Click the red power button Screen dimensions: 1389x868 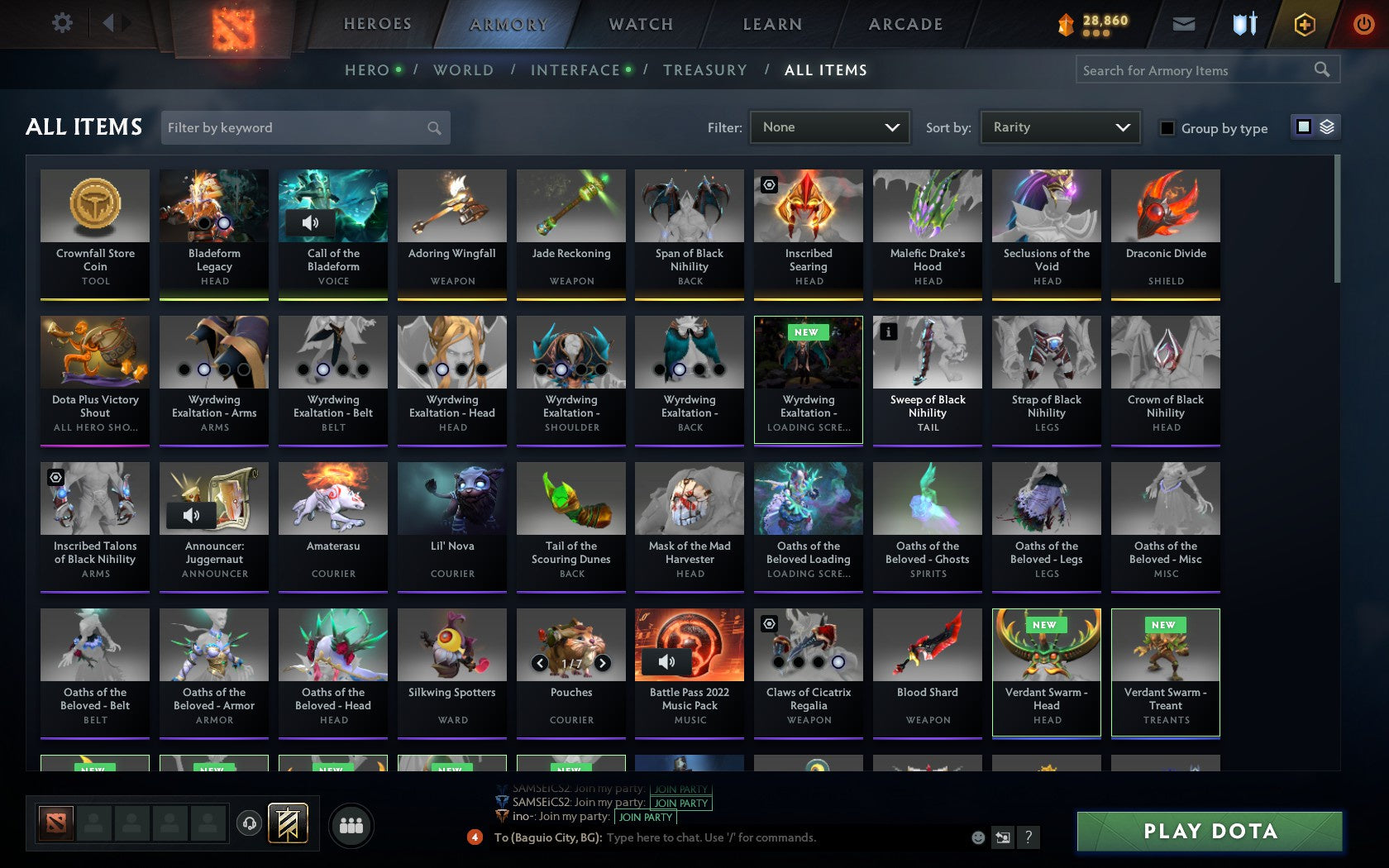[1363, 24]
